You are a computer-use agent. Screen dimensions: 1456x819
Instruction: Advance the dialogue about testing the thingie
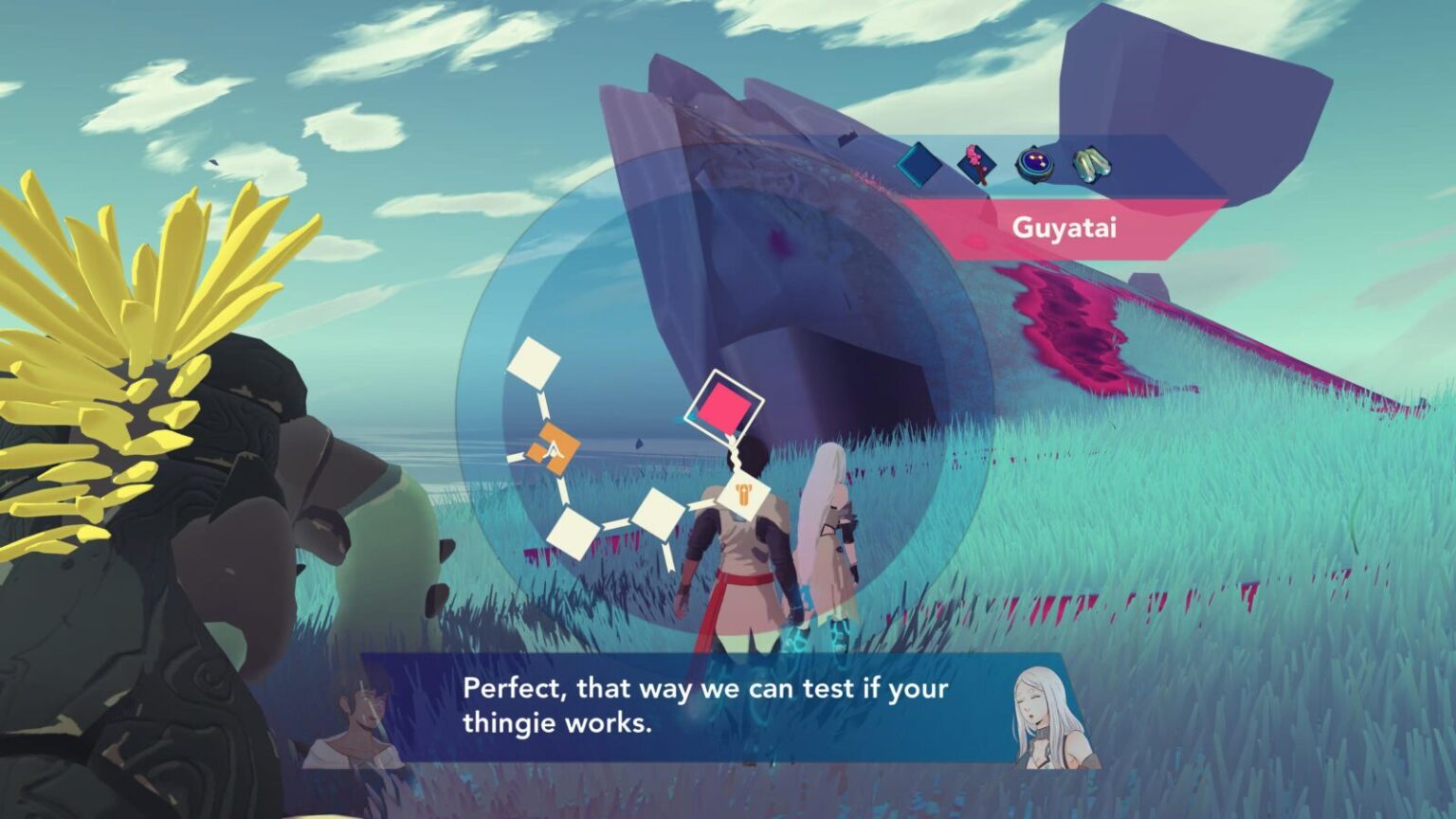[692, 711]
